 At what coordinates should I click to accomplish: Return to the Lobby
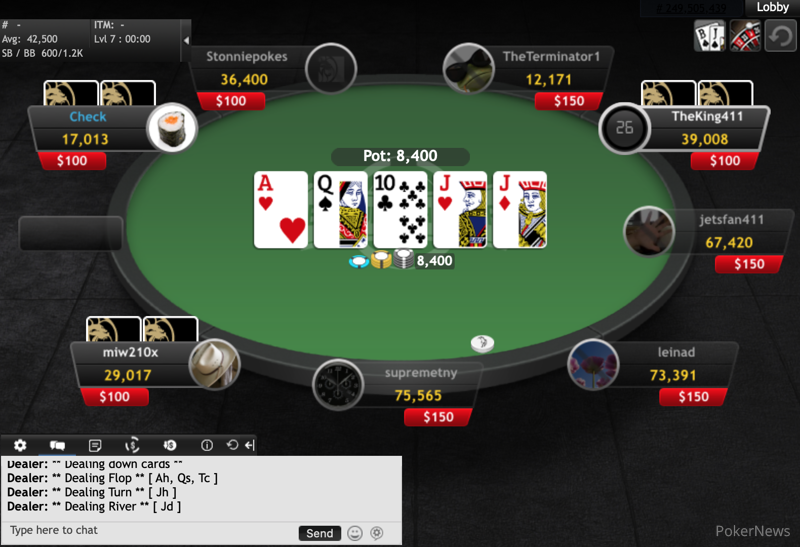tap(773, 7)
